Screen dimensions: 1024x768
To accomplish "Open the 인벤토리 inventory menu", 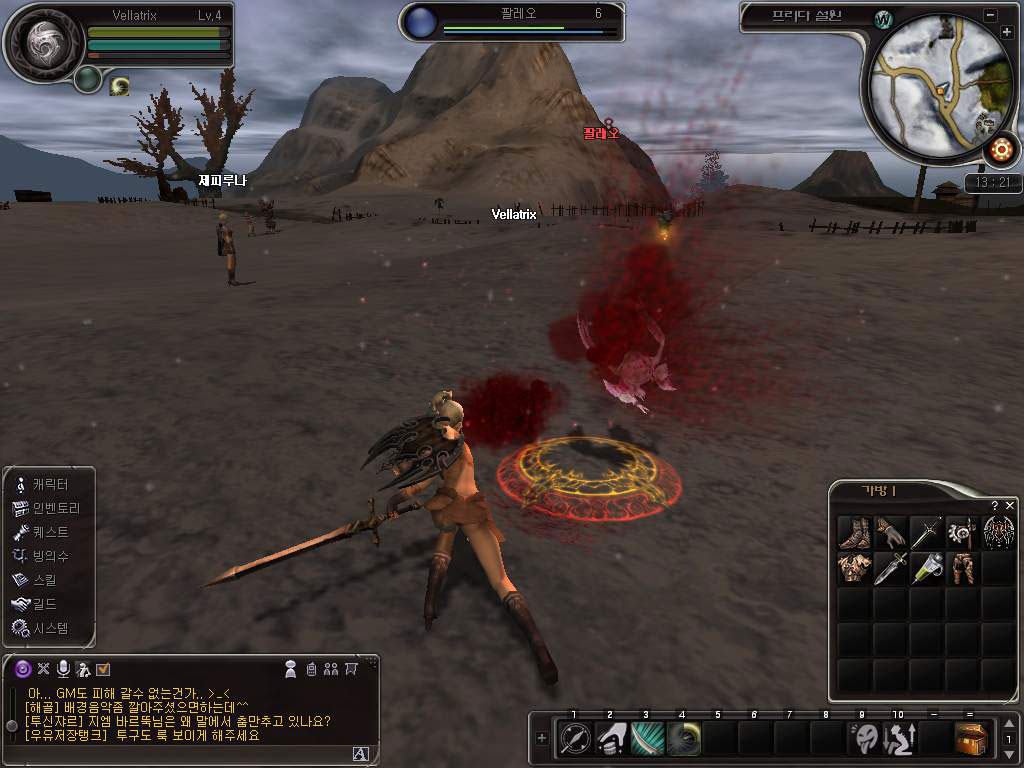I will click(54, 508).
